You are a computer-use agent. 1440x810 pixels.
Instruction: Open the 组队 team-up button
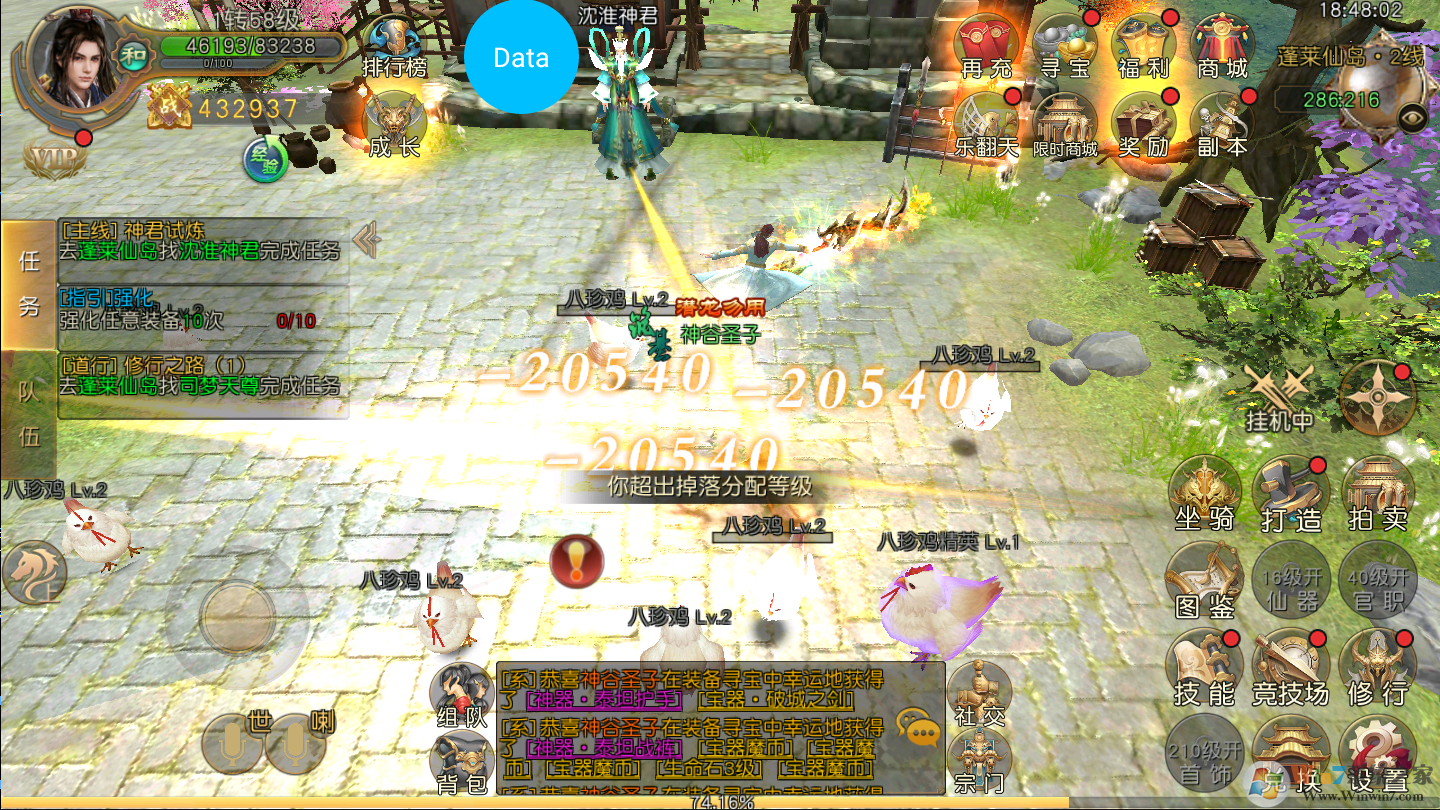click(462, 695)
